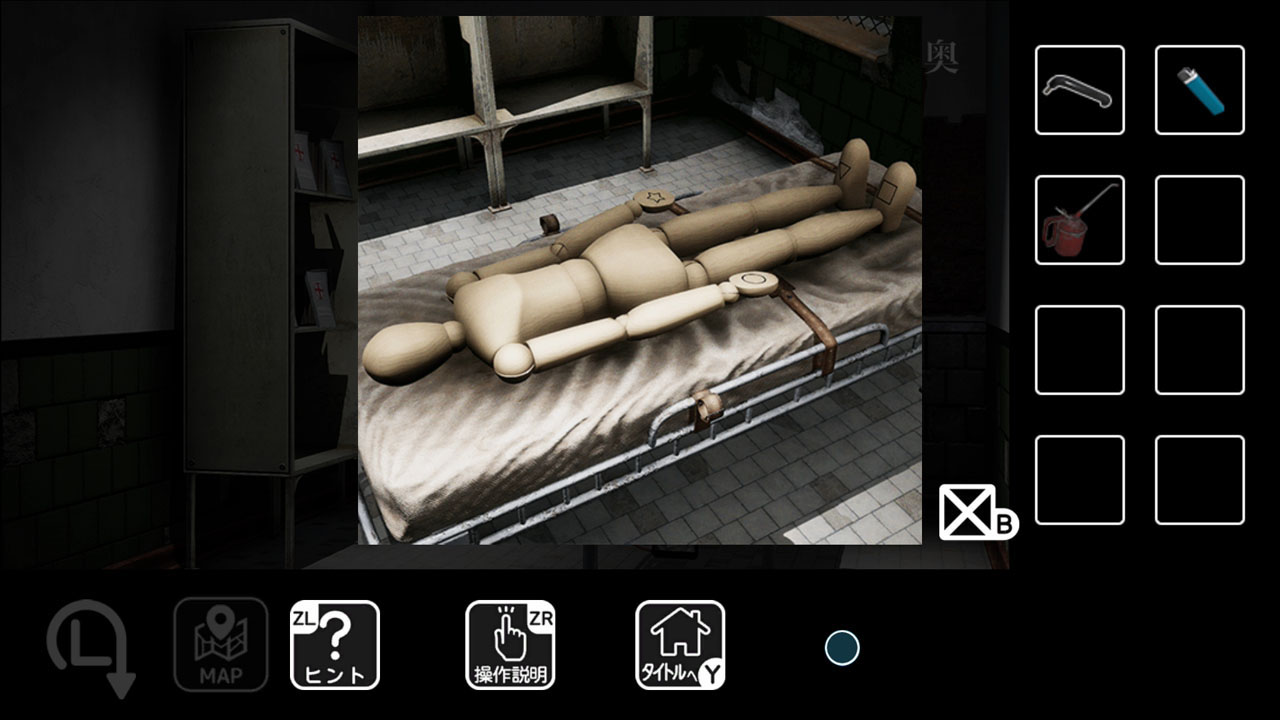Select the metal crank handle in the inventory
This screenshot has width=1280, height=720.
(1080, 88)
